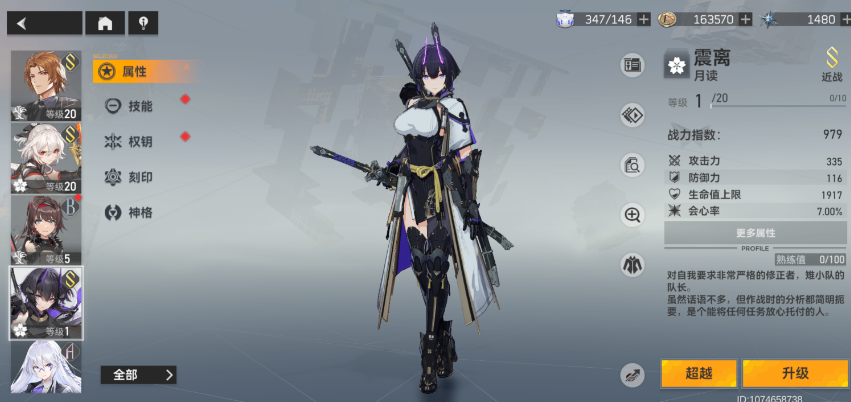Pick the level 5 character portrait

46,230
